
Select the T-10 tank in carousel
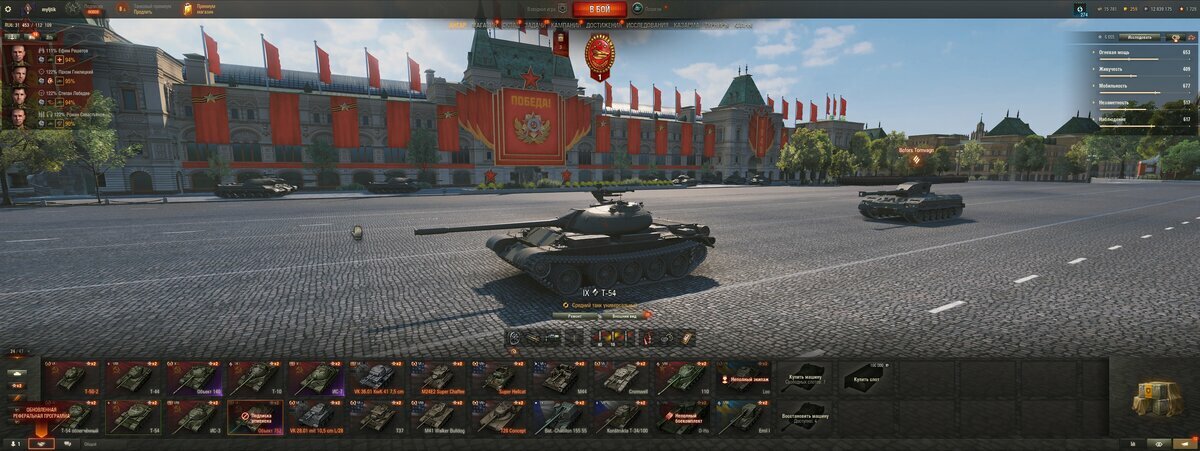click(256, 378)
